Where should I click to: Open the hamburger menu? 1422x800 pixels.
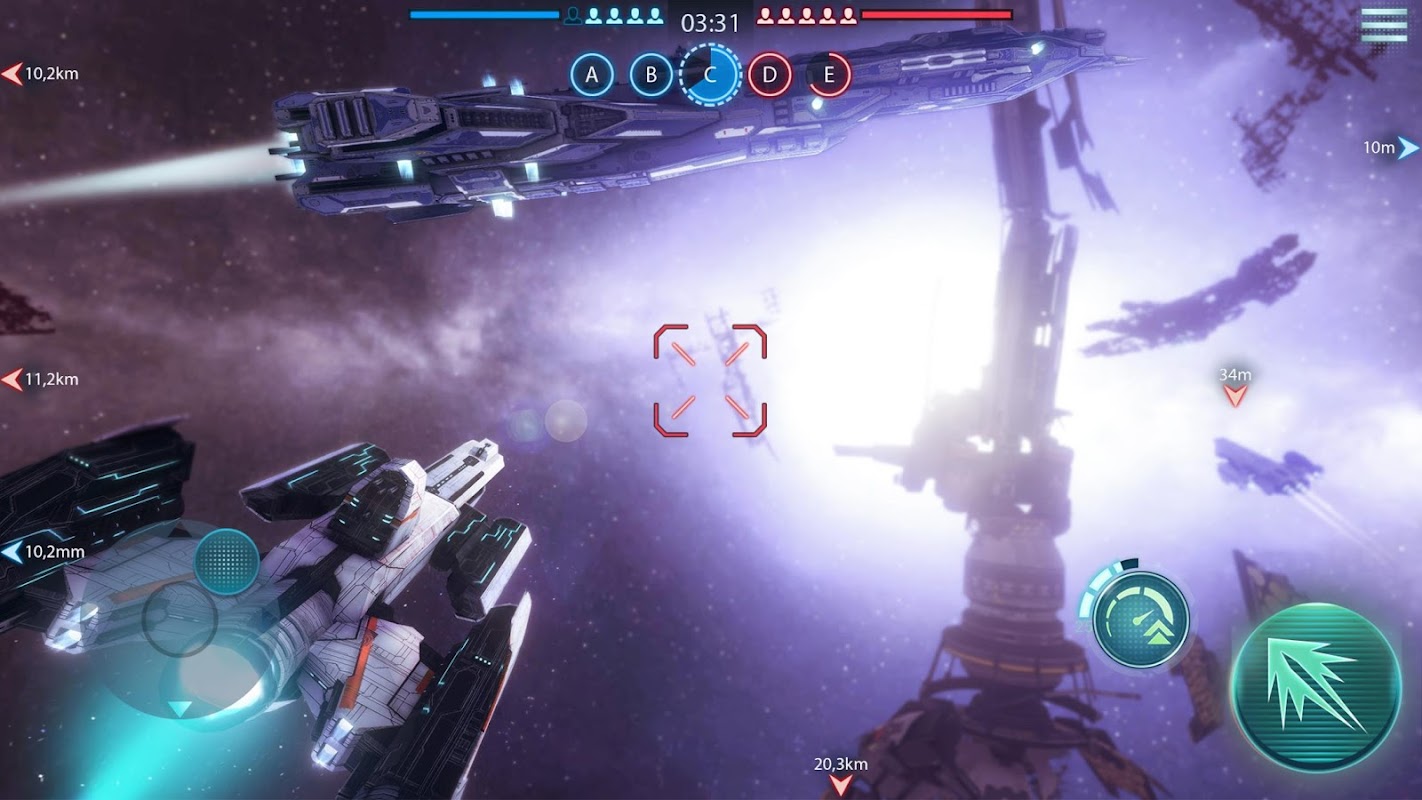click(1383, 25)
